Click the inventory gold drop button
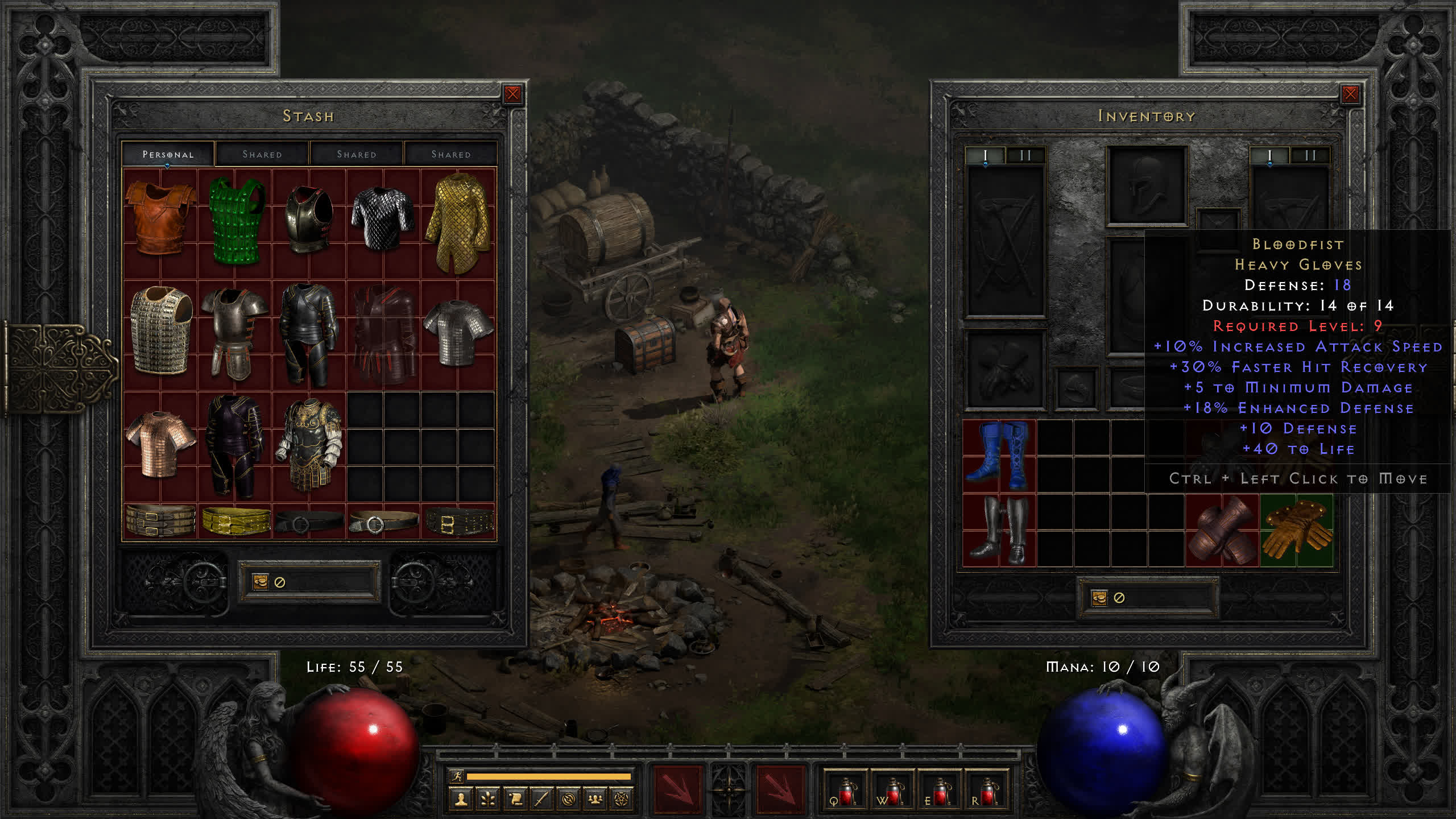 [1099, 598]
